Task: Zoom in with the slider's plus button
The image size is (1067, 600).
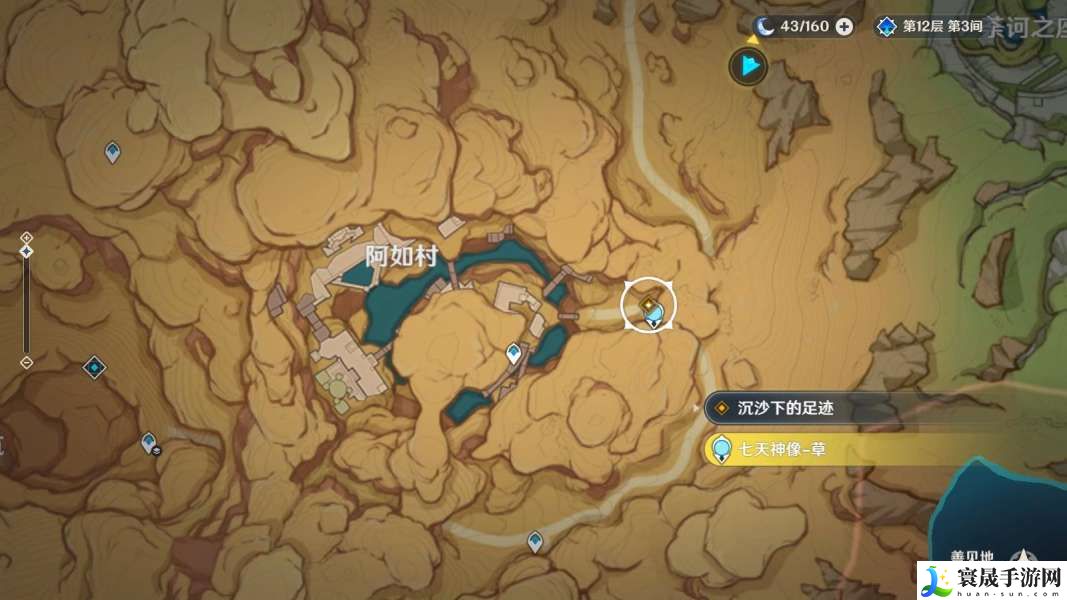Action: click(26, 237)
